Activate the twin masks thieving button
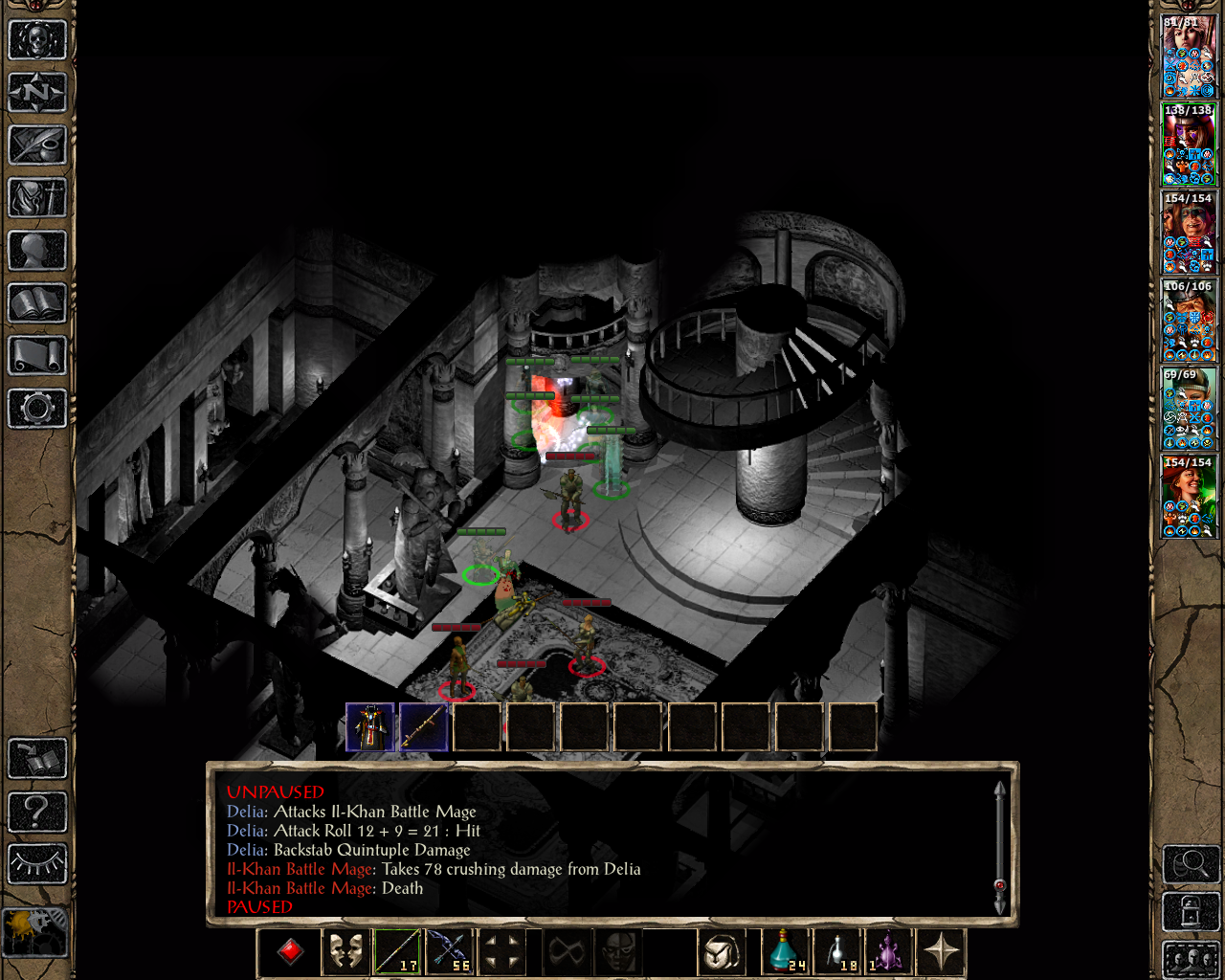The image size is (1225, 980). point(344,951)
